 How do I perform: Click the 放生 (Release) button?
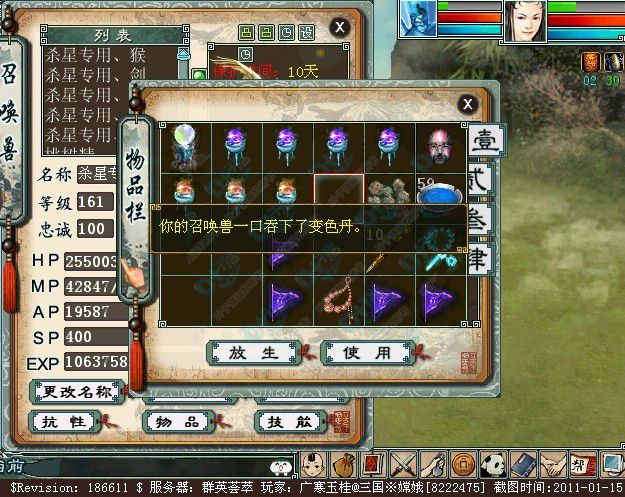click(x=254, y=353)
